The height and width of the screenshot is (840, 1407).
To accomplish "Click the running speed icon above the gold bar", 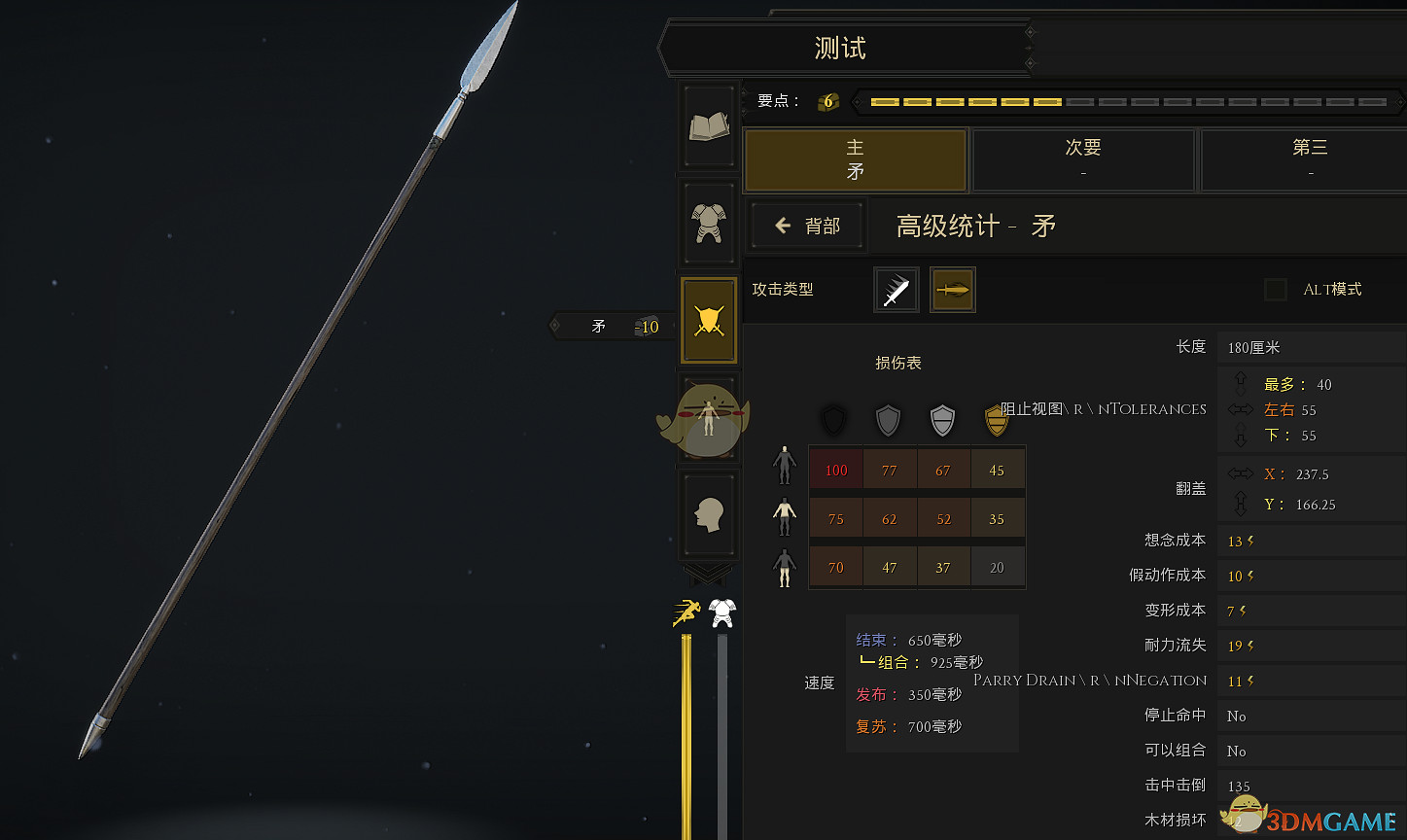I will click(x=686, y=612).
